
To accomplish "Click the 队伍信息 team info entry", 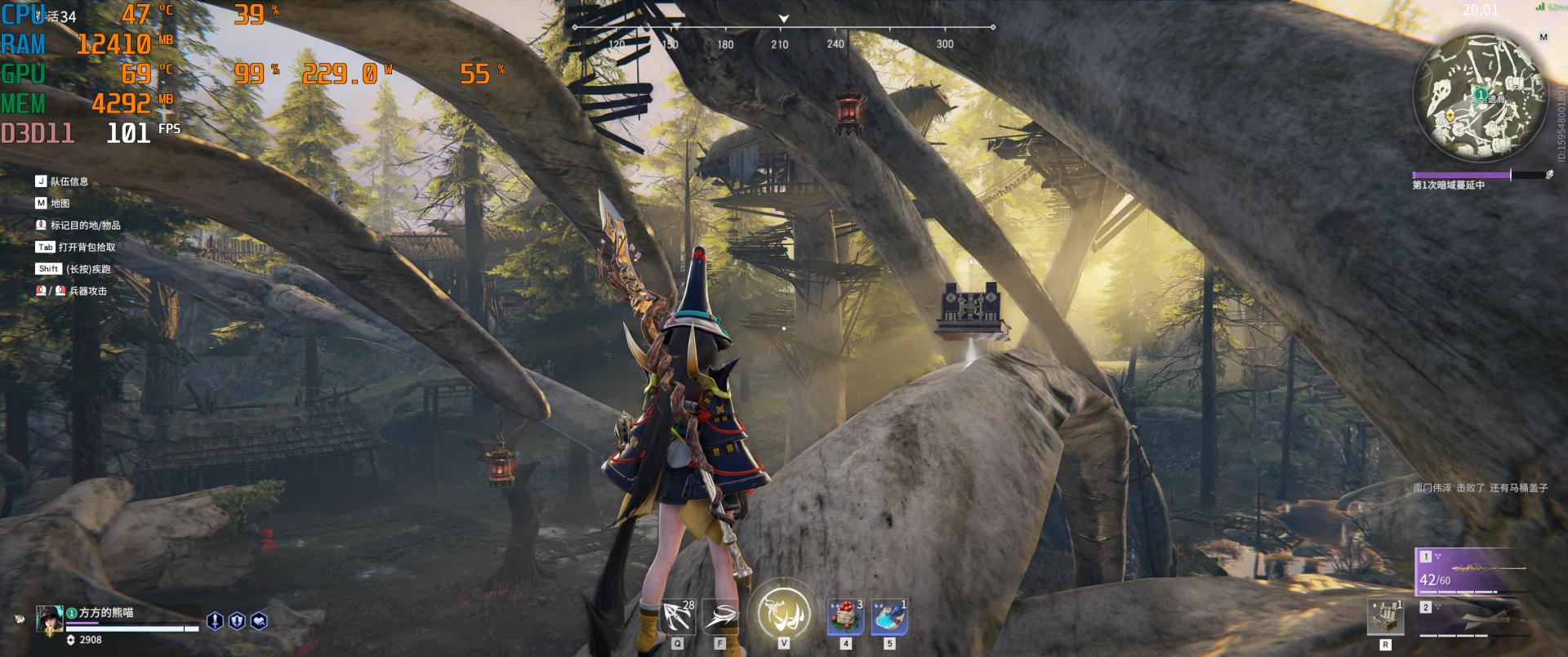I will coord(69,181).
